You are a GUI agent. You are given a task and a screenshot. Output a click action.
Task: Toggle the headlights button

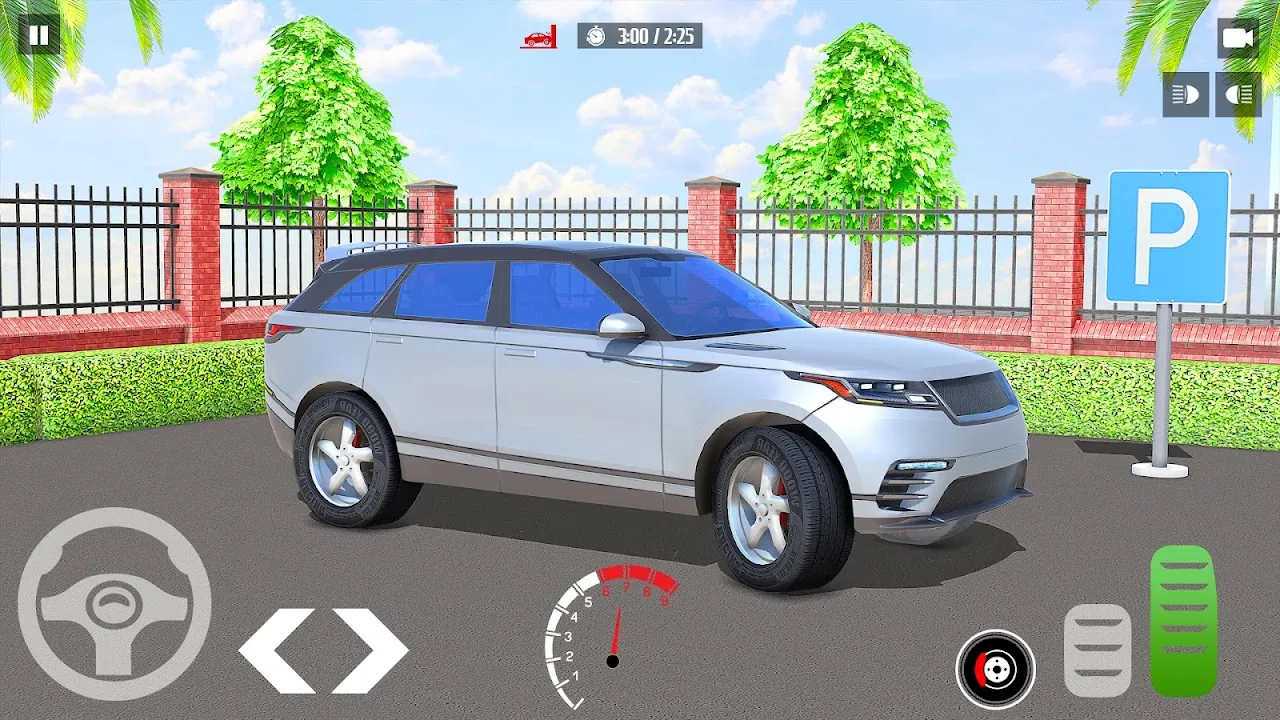pyautogui.click(x=1185, y=94)
